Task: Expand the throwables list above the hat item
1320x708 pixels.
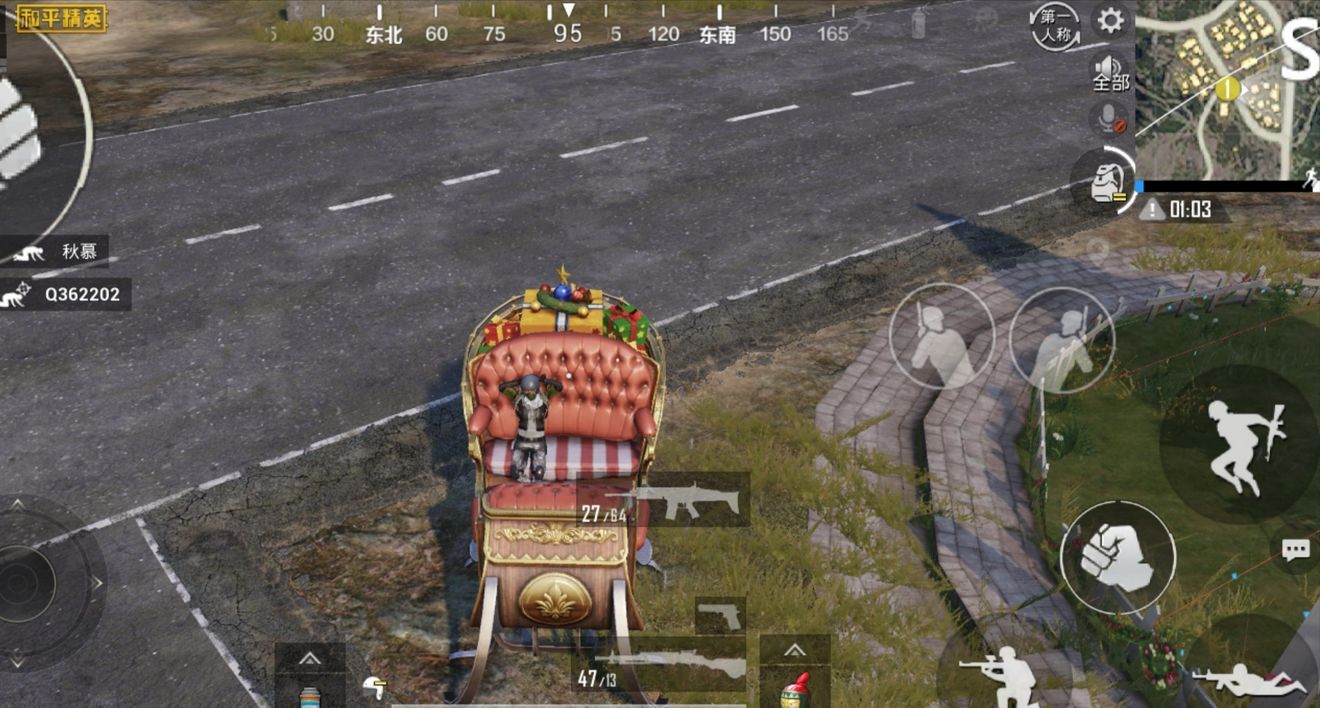Action: (794, 650)
